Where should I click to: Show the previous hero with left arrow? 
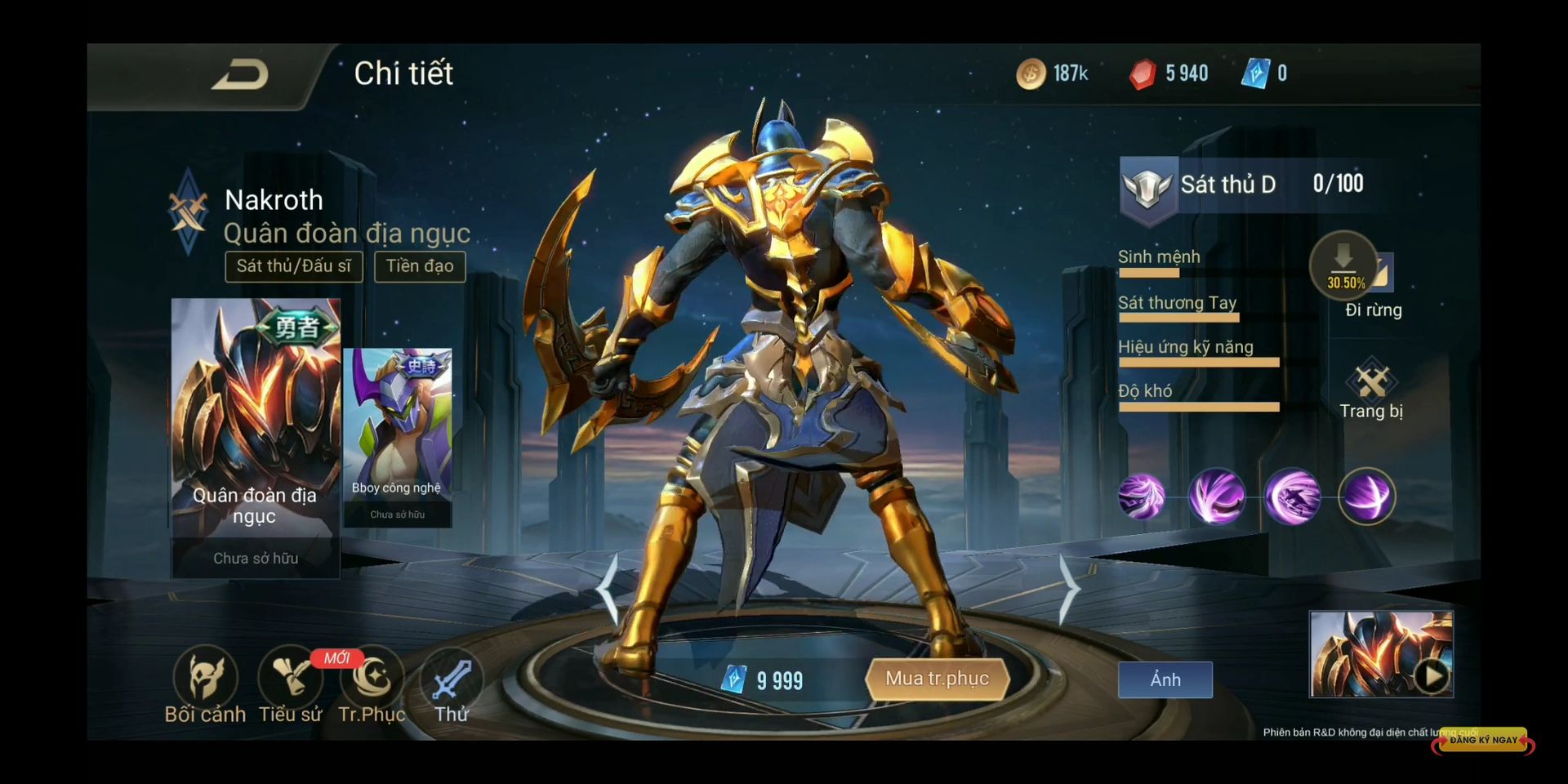608,590
